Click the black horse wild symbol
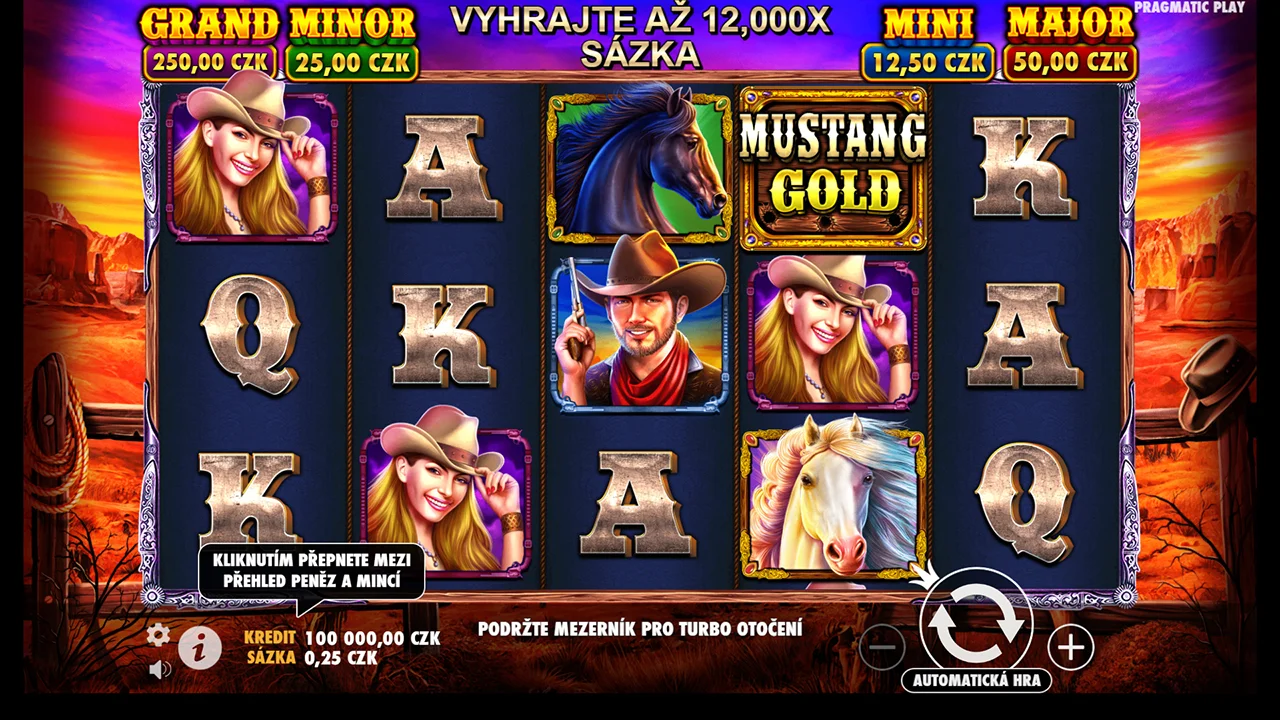The width and height of the screenshot is (1280, 720). point(638,163)
